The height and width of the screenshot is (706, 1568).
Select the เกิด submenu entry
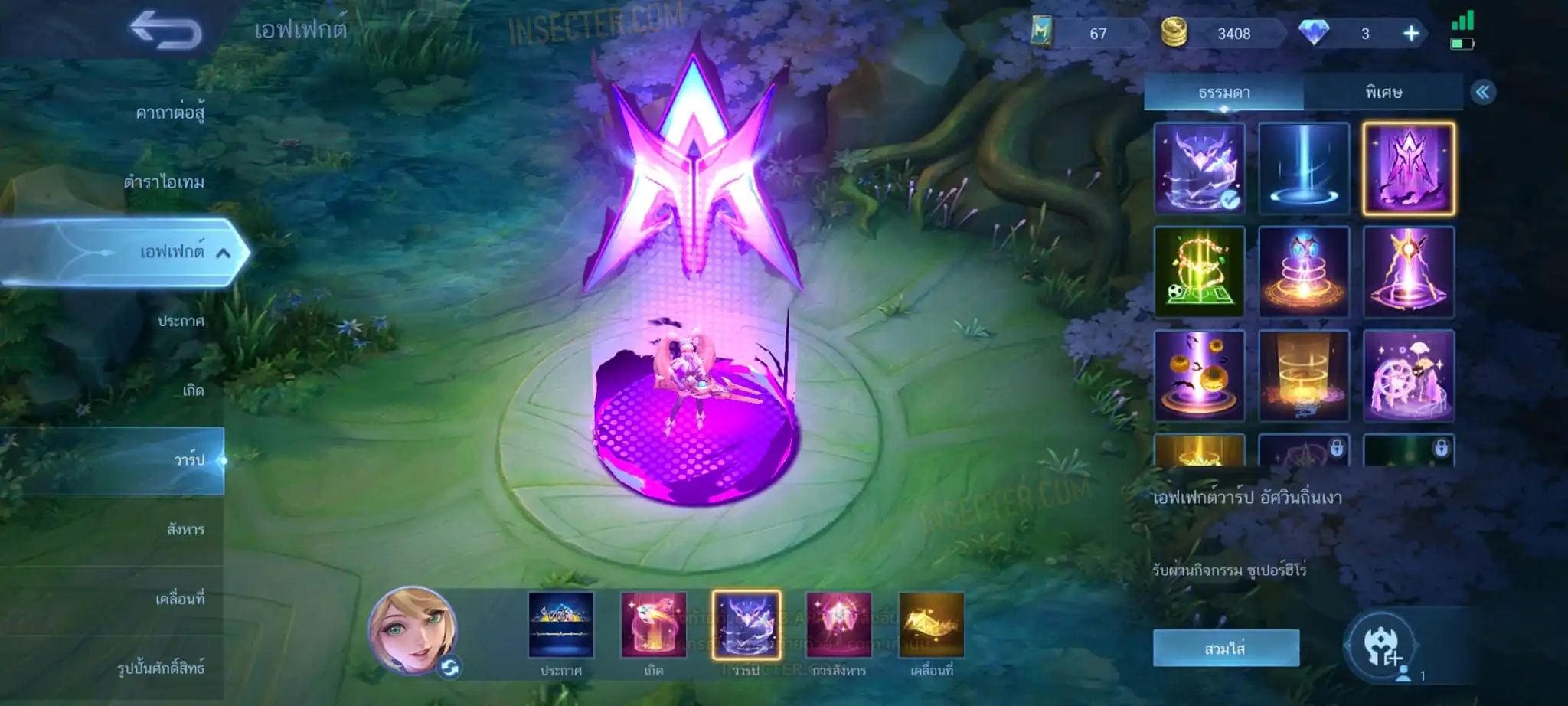tap(193, 391)
